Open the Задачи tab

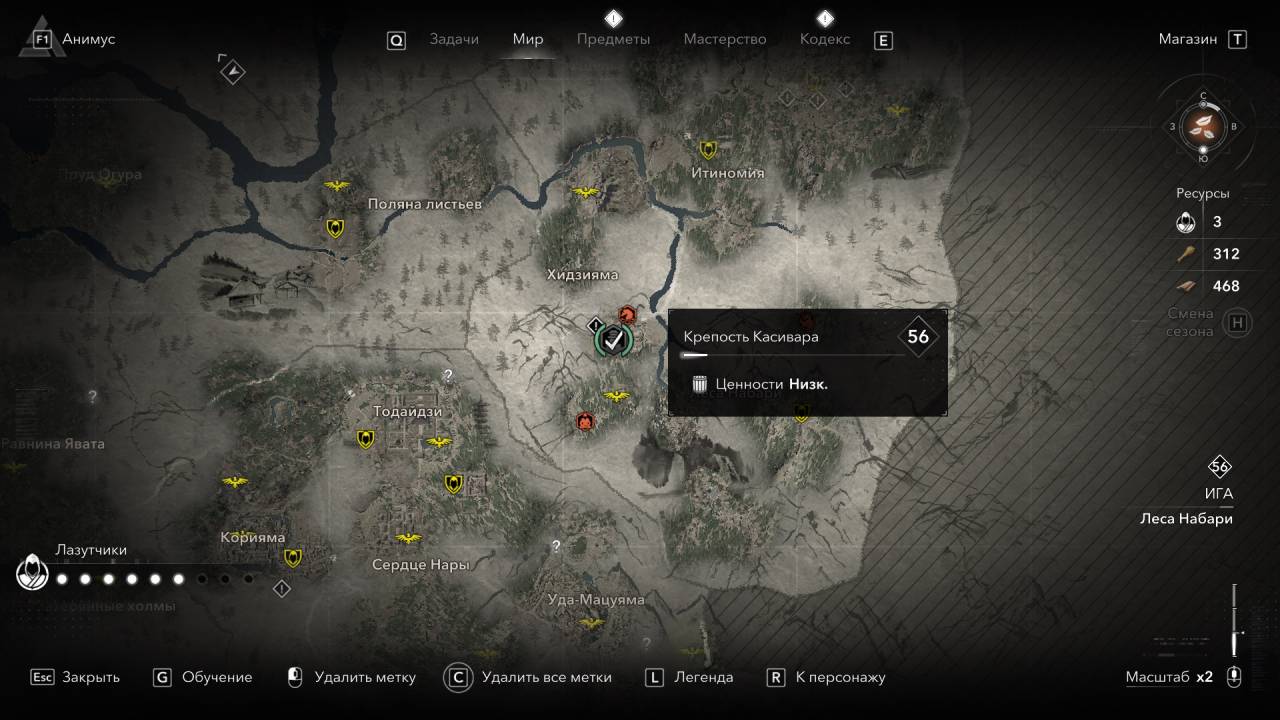[454, 39]
